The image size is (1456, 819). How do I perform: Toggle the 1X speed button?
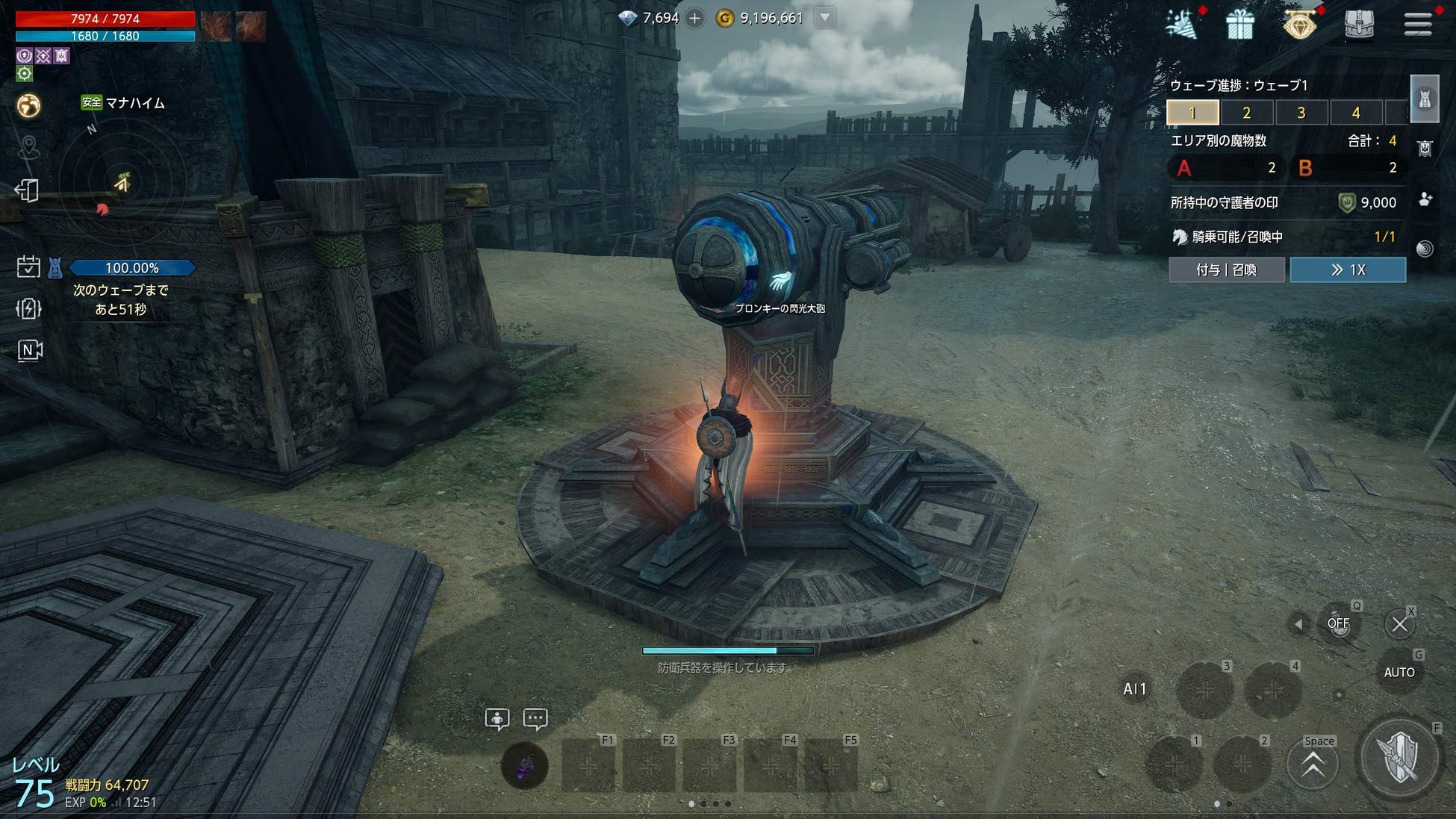click(1348, 270)
